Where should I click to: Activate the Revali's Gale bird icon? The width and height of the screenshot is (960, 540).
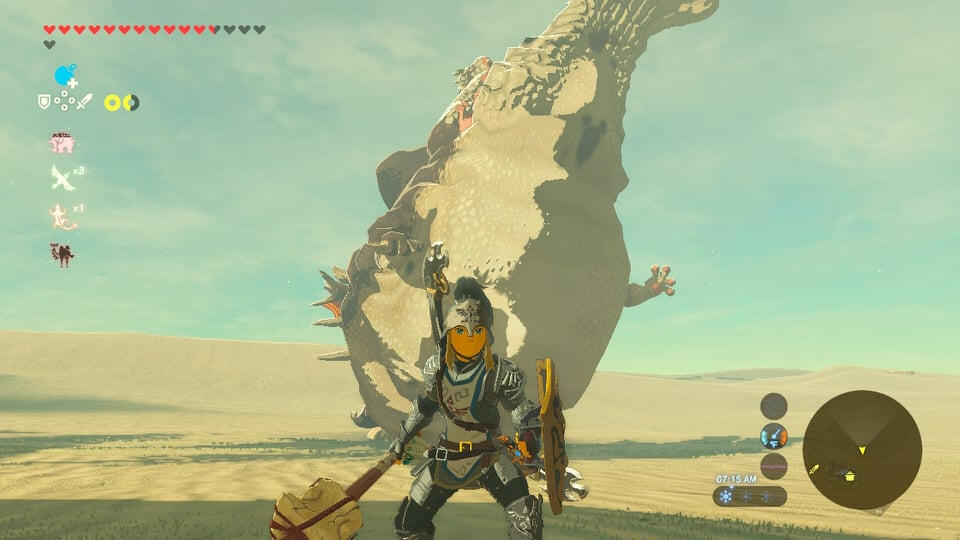tap(62, 178)
